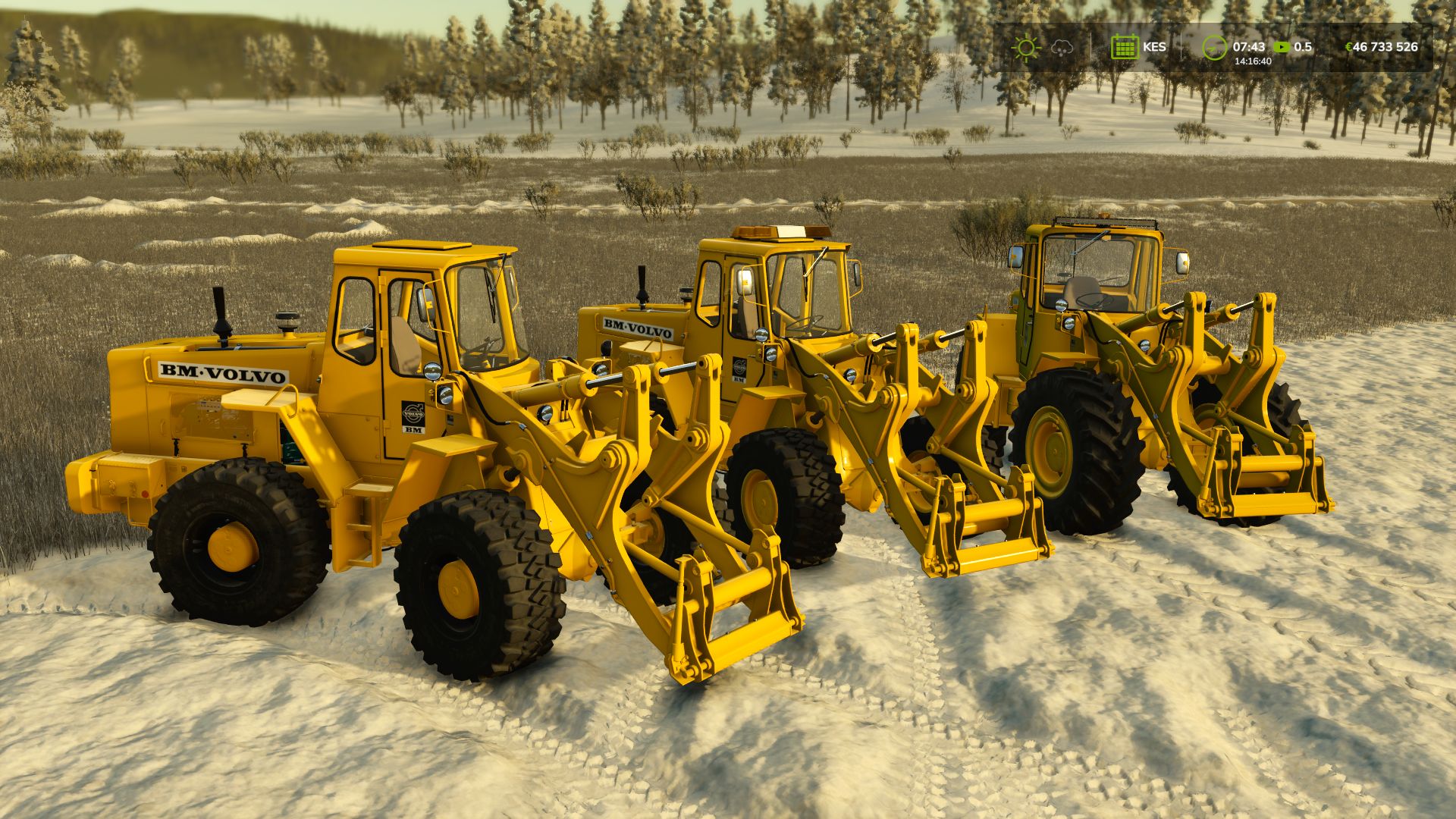Click the sunny weather icon

(x=1025, y=47)
